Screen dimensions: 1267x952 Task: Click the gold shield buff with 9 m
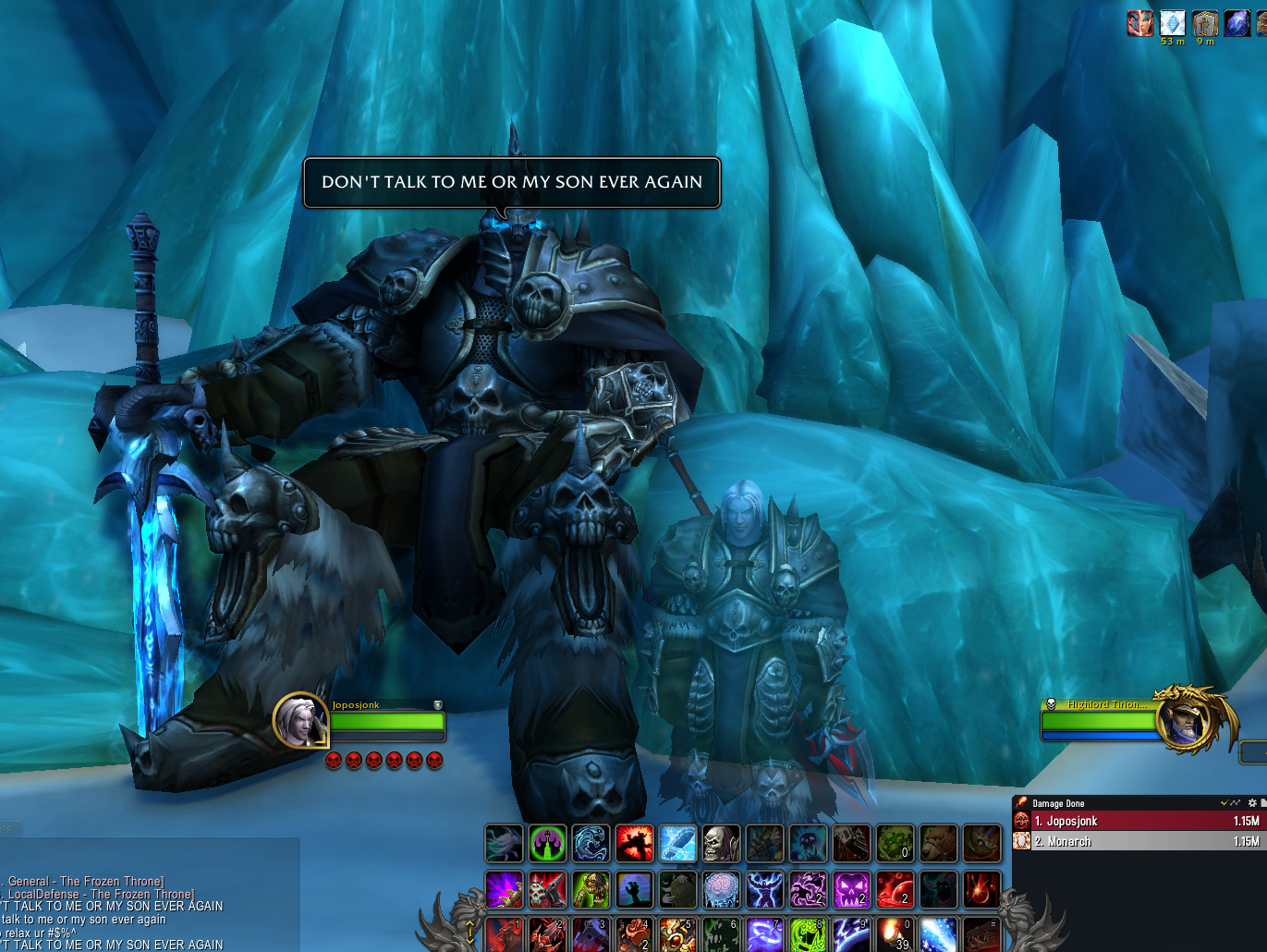pyautogui.click(x=1204, y=23)
